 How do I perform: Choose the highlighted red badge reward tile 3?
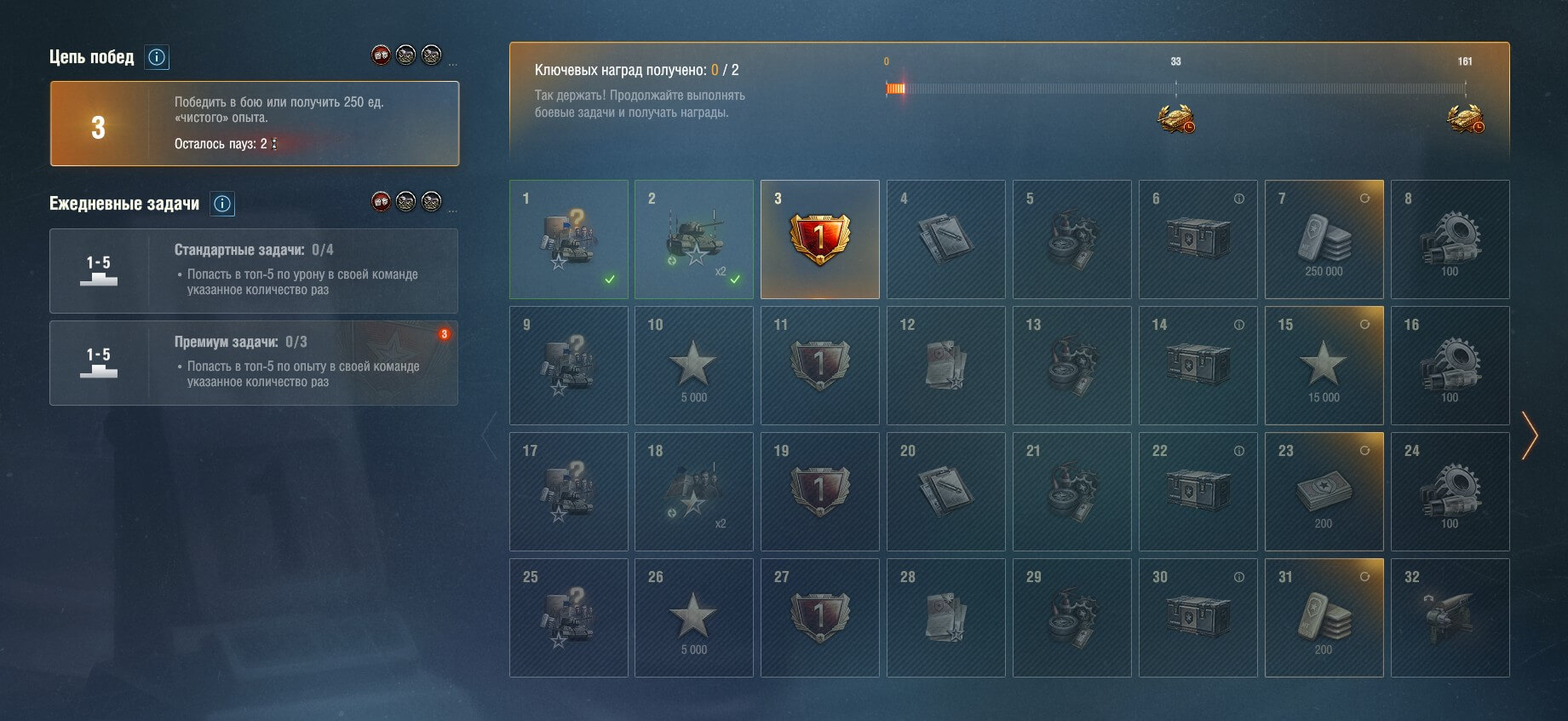pyautogui.click(x=819, y=239)
